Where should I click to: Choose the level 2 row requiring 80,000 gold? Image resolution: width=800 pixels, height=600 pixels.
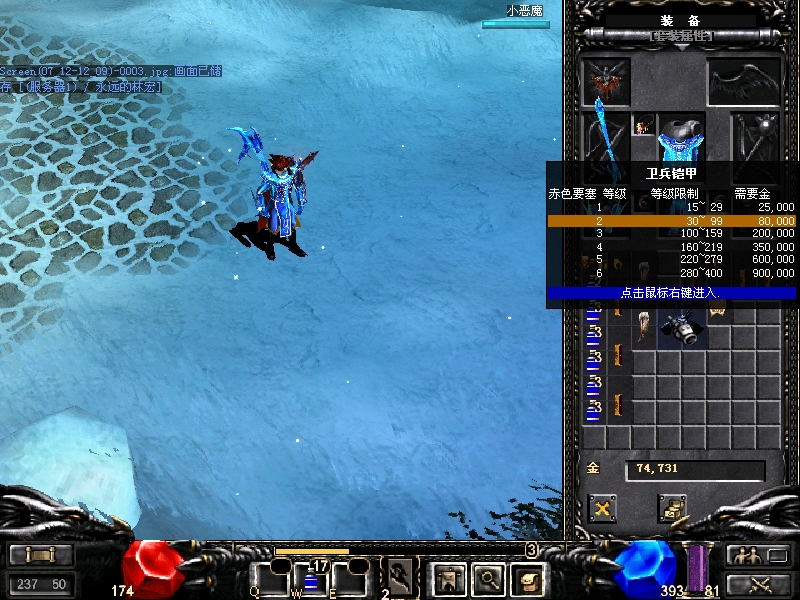(x=671, y=220)
